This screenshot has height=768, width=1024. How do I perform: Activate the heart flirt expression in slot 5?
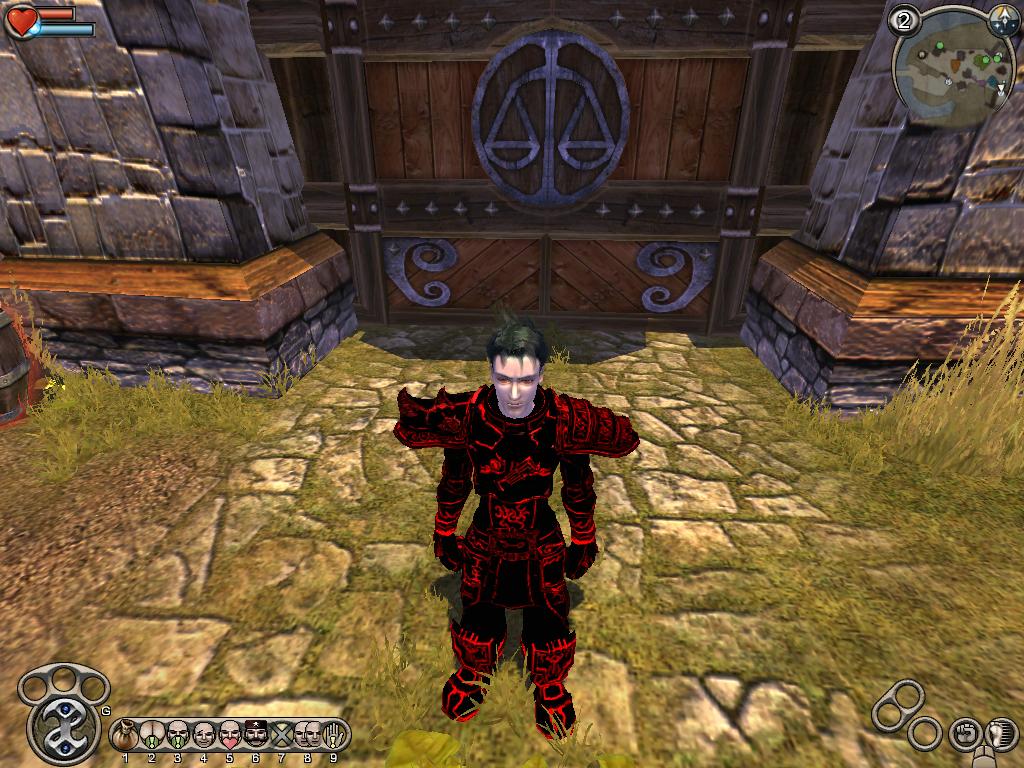pos(230,735)
